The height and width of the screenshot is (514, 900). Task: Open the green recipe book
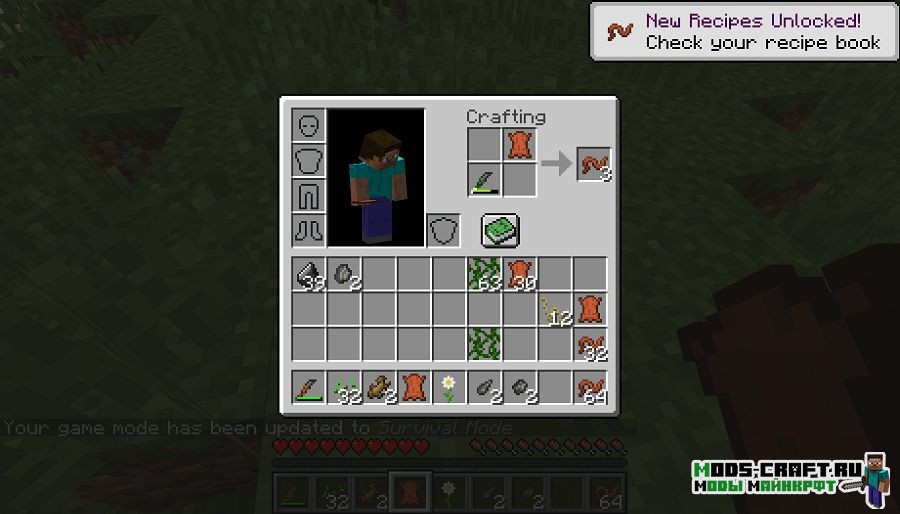(x=498, y=231)
